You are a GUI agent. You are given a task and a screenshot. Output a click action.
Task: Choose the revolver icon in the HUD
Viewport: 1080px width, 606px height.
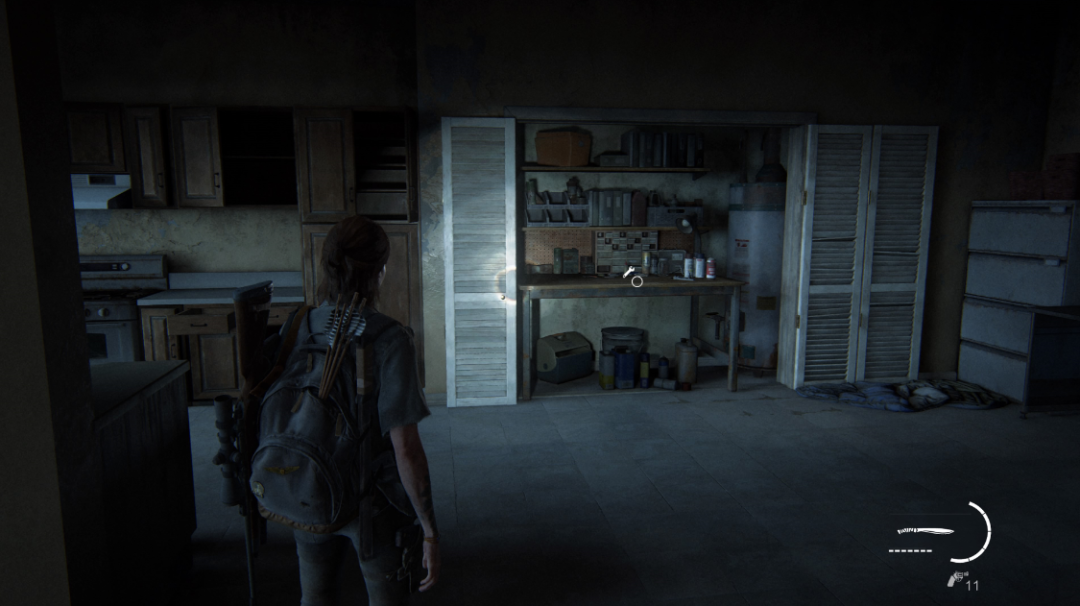click(x=954, y=578)
